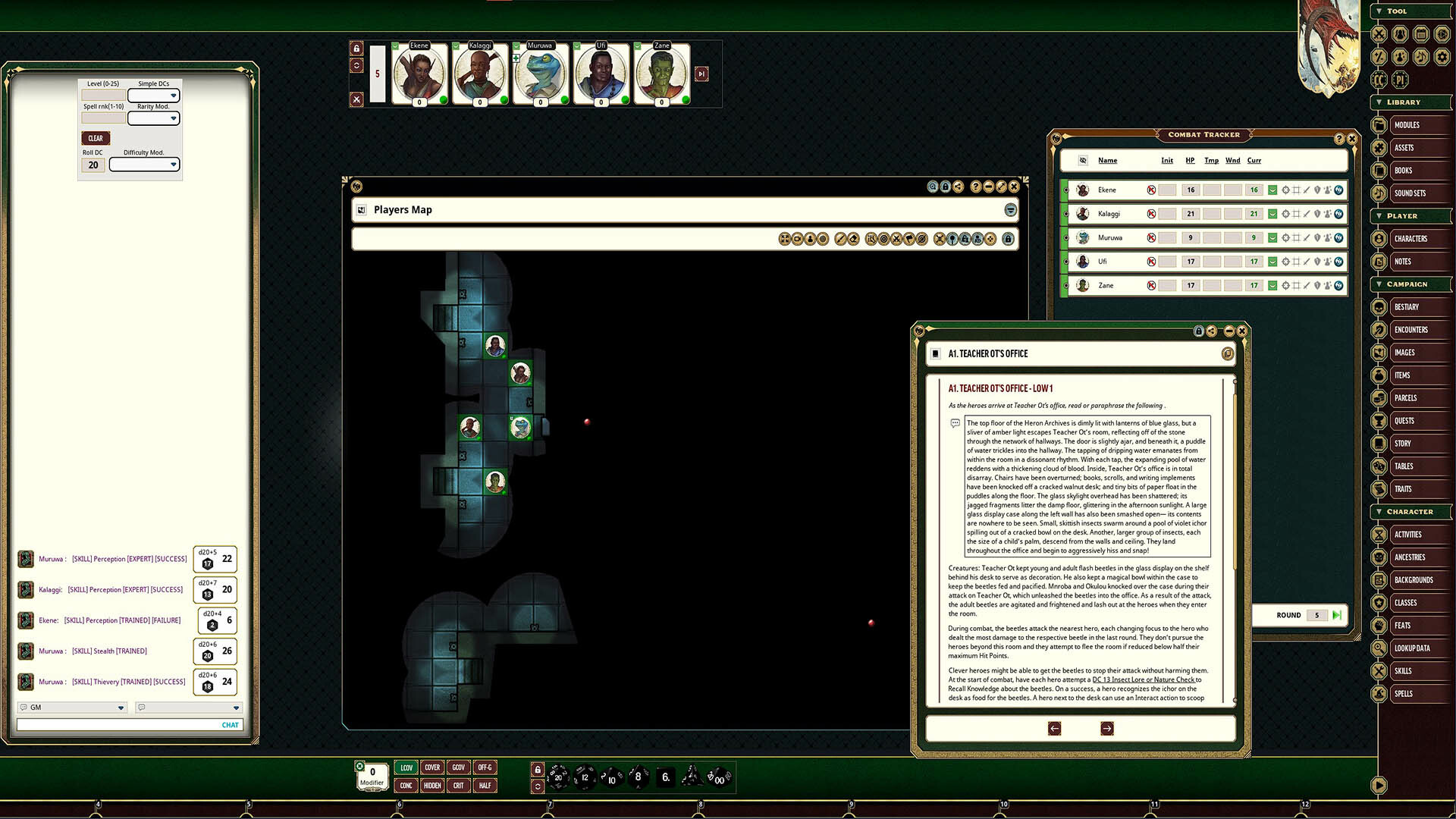Viewport: 1456px width, 819px height.
Task: Open the Encounters panel
Action: point(1411,329)
